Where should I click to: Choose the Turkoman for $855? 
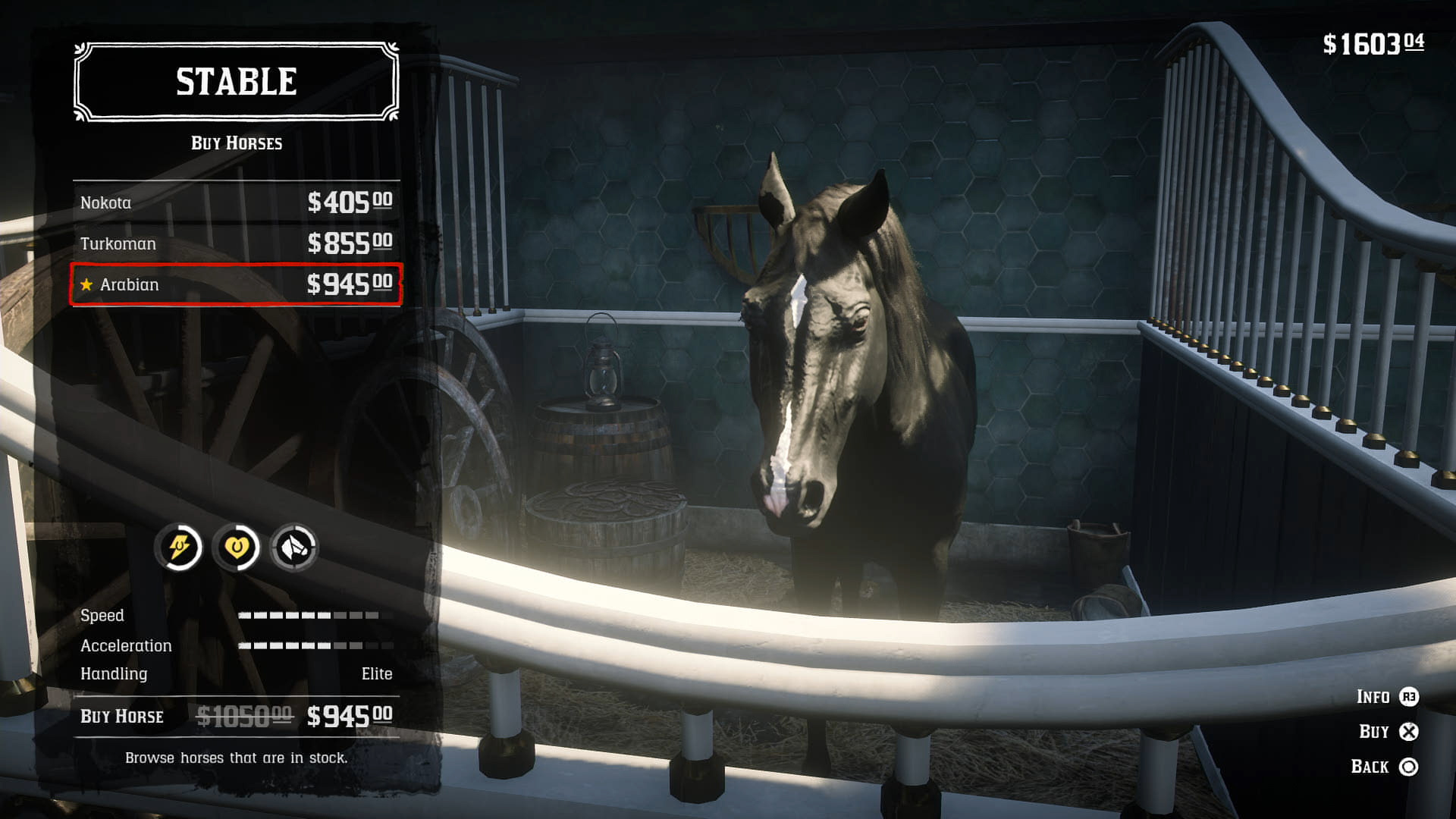(x=236, y=243)
